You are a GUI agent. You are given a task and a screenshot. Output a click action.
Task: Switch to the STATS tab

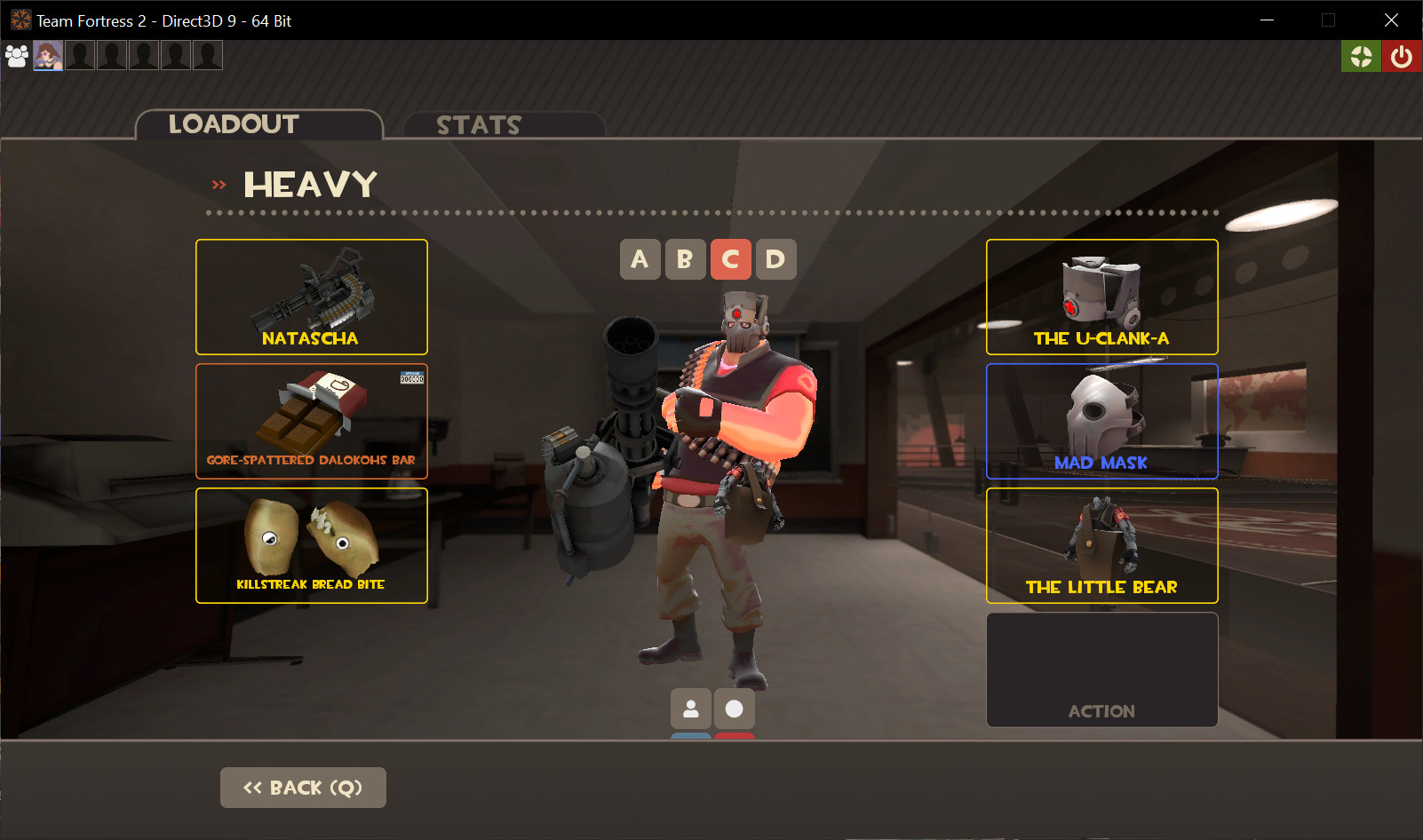pos(480,124)
